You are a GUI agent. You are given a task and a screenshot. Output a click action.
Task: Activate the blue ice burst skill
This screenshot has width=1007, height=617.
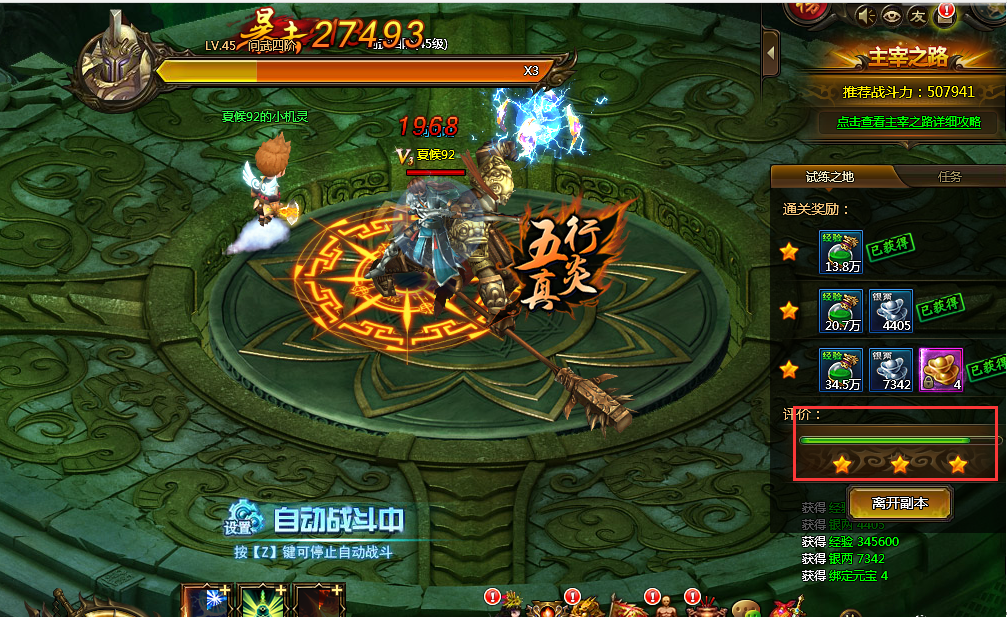pyautogui.click(x=205, y=603)
